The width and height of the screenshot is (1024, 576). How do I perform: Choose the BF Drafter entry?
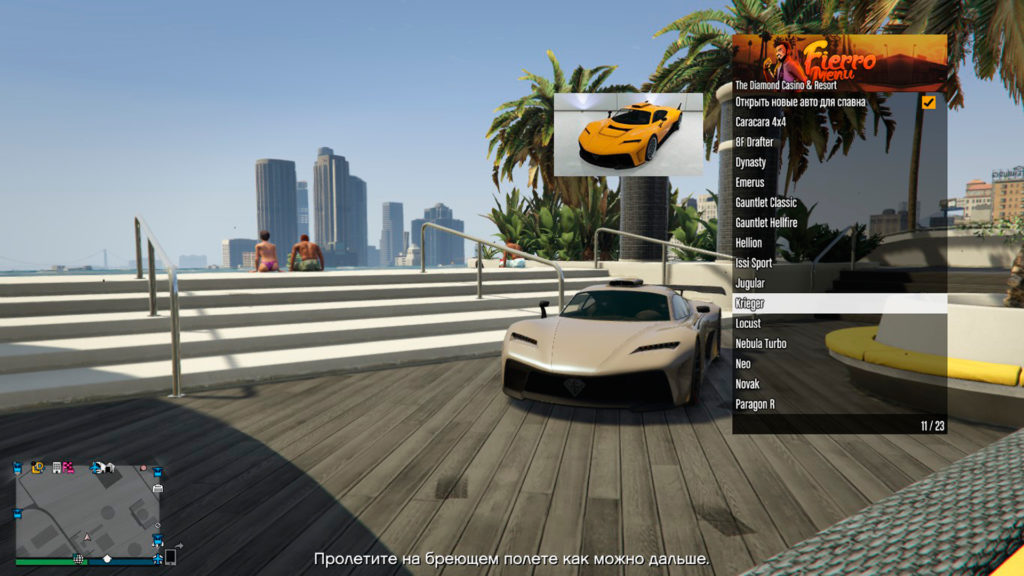755,142
